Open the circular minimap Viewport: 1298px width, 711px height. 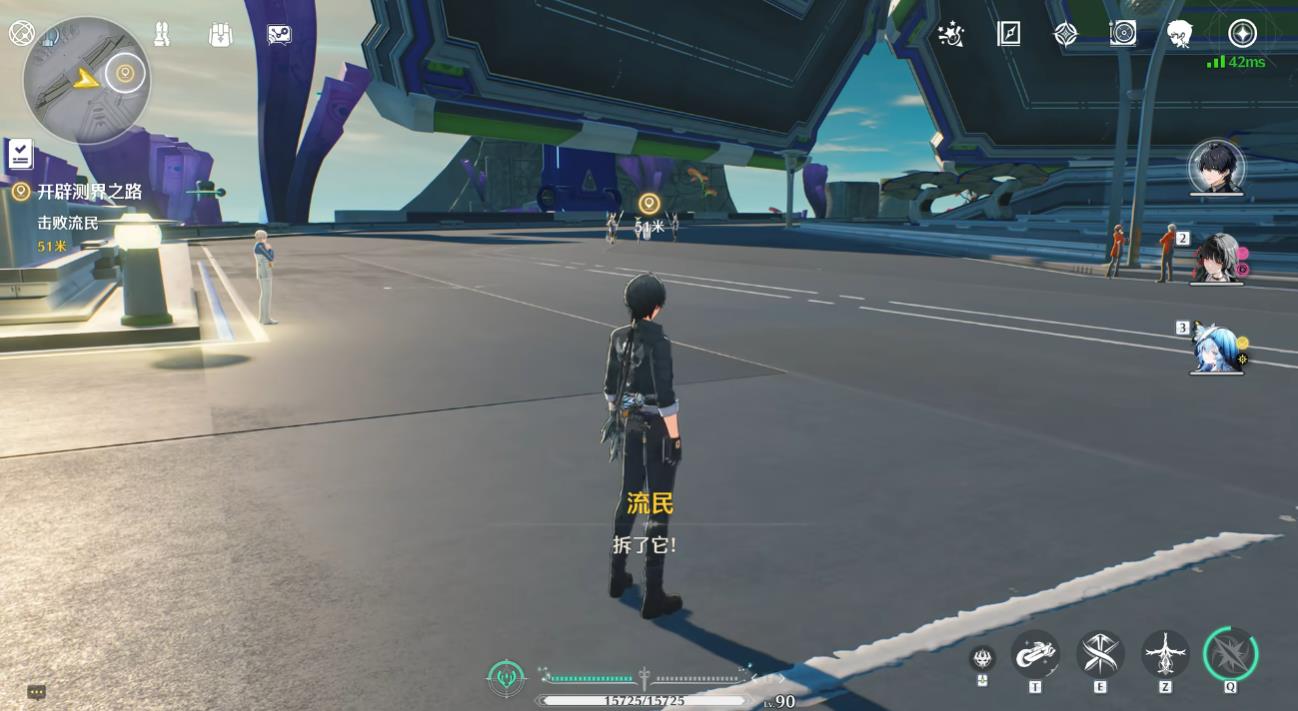(x=87, y=80)
